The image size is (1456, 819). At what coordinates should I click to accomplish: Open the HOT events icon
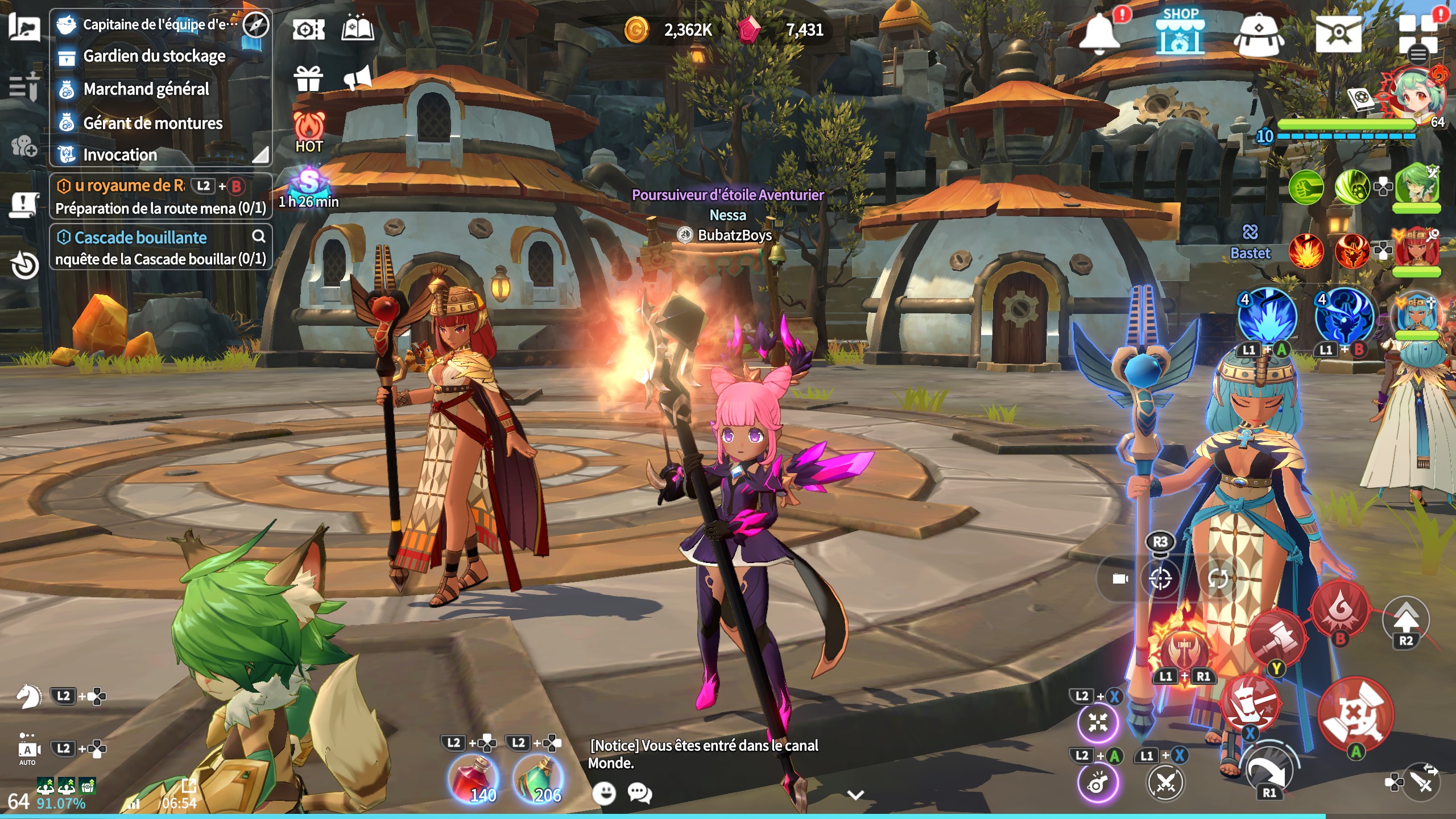tap(309, 132)
